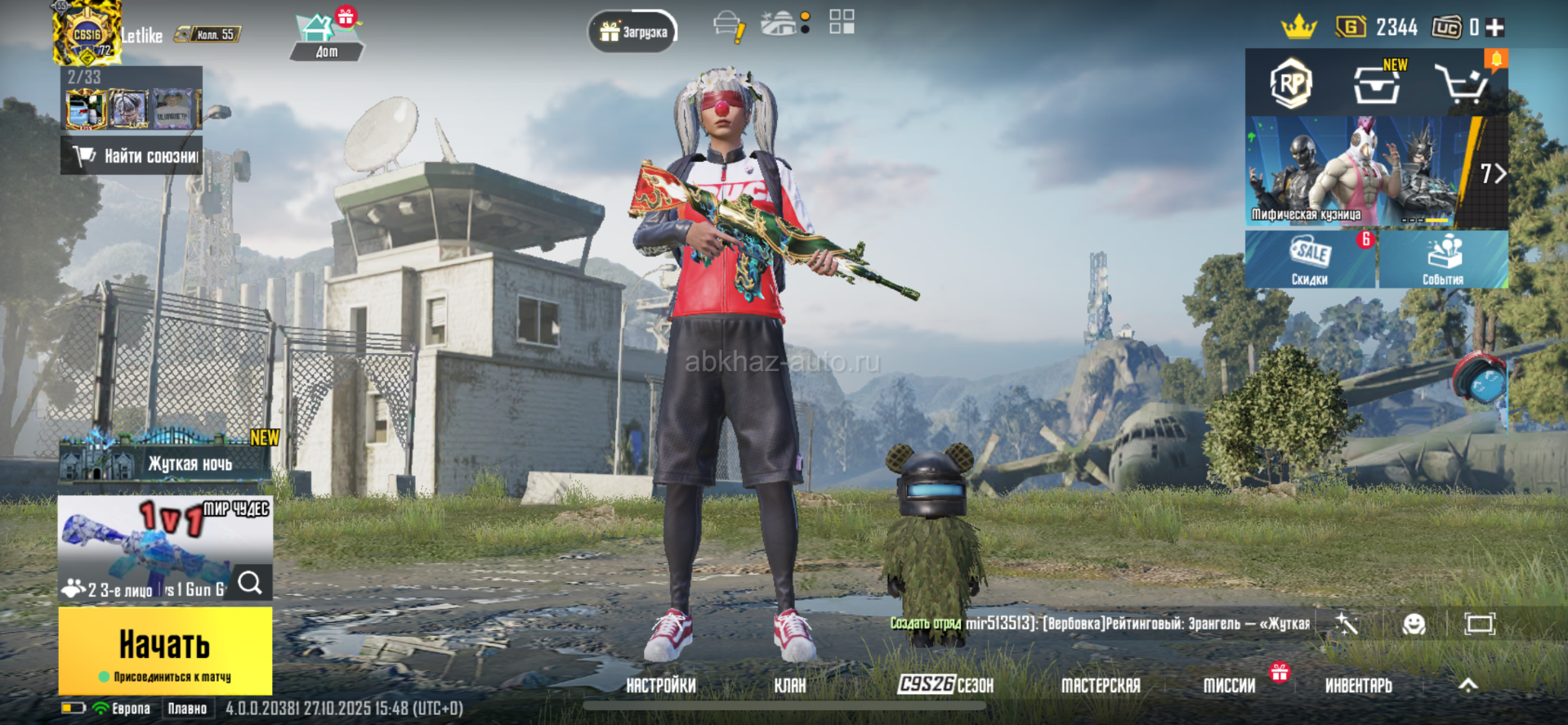Open the shopping cart store
The height and width of the screenshot is (725, 1568).
tap(1461, 84)
